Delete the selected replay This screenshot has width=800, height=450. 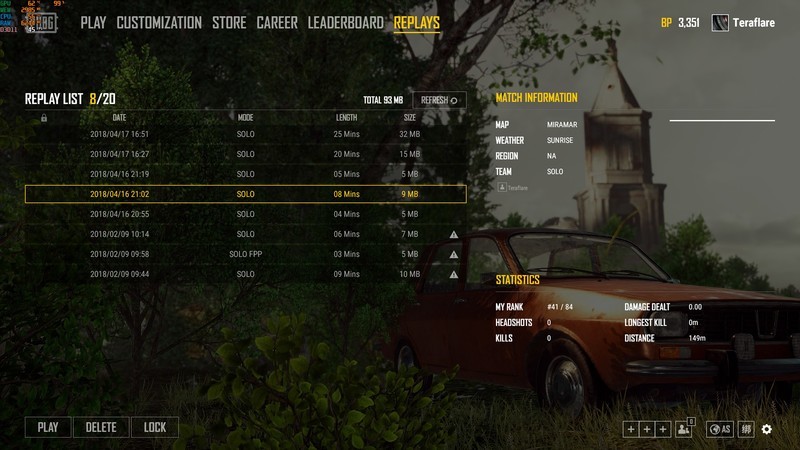101,427
